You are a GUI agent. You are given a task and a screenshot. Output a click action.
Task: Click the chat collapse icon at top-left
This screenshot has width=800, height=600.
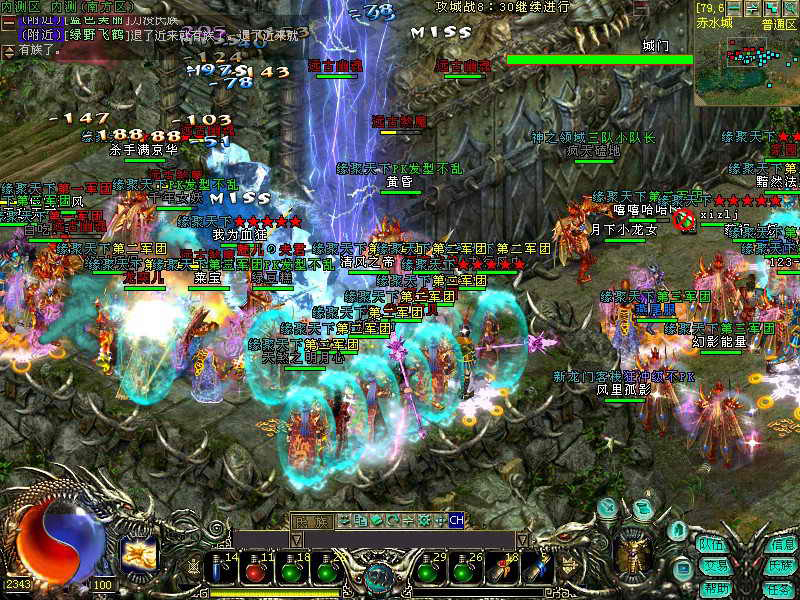9,21
